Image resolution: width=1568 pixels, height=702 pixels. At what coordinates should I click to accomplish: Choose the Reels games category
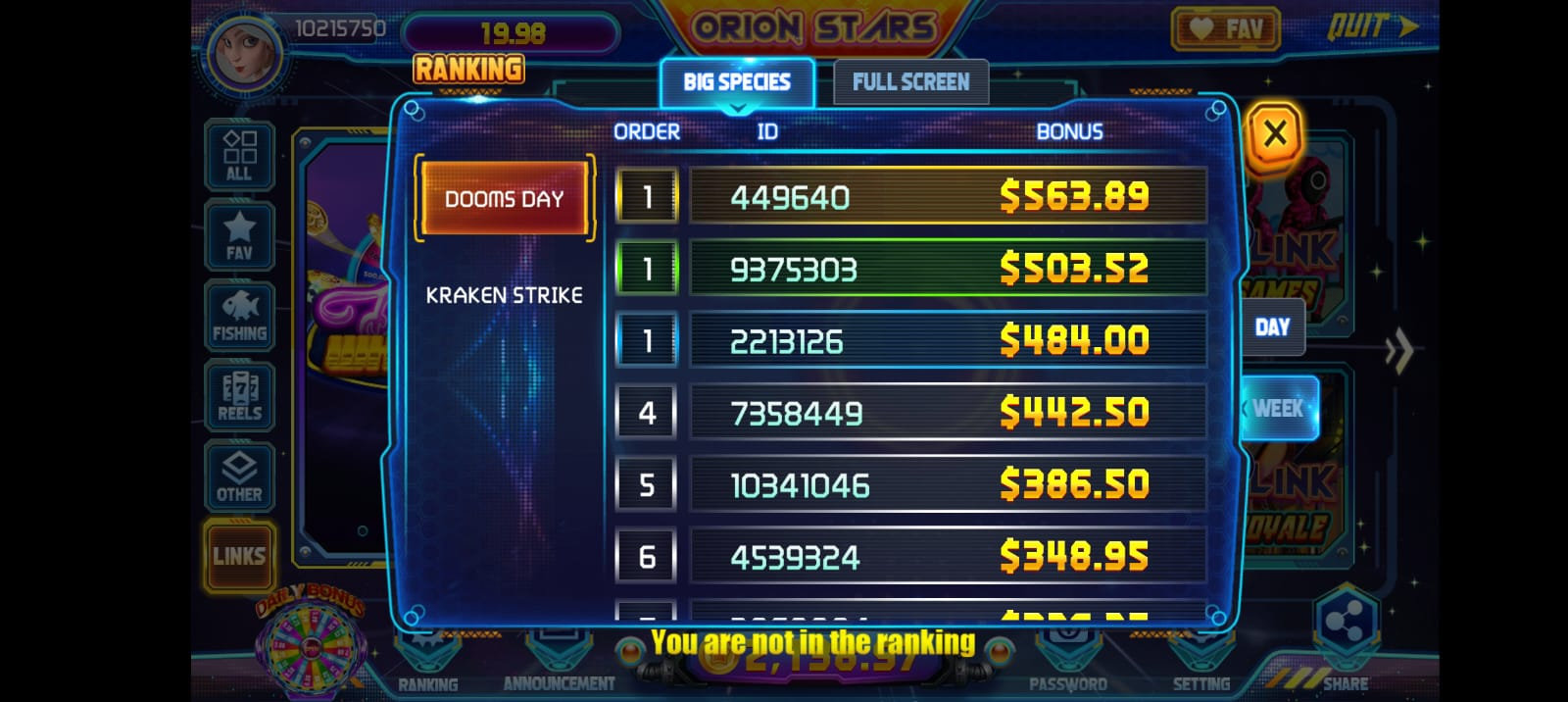coord(239,396)
